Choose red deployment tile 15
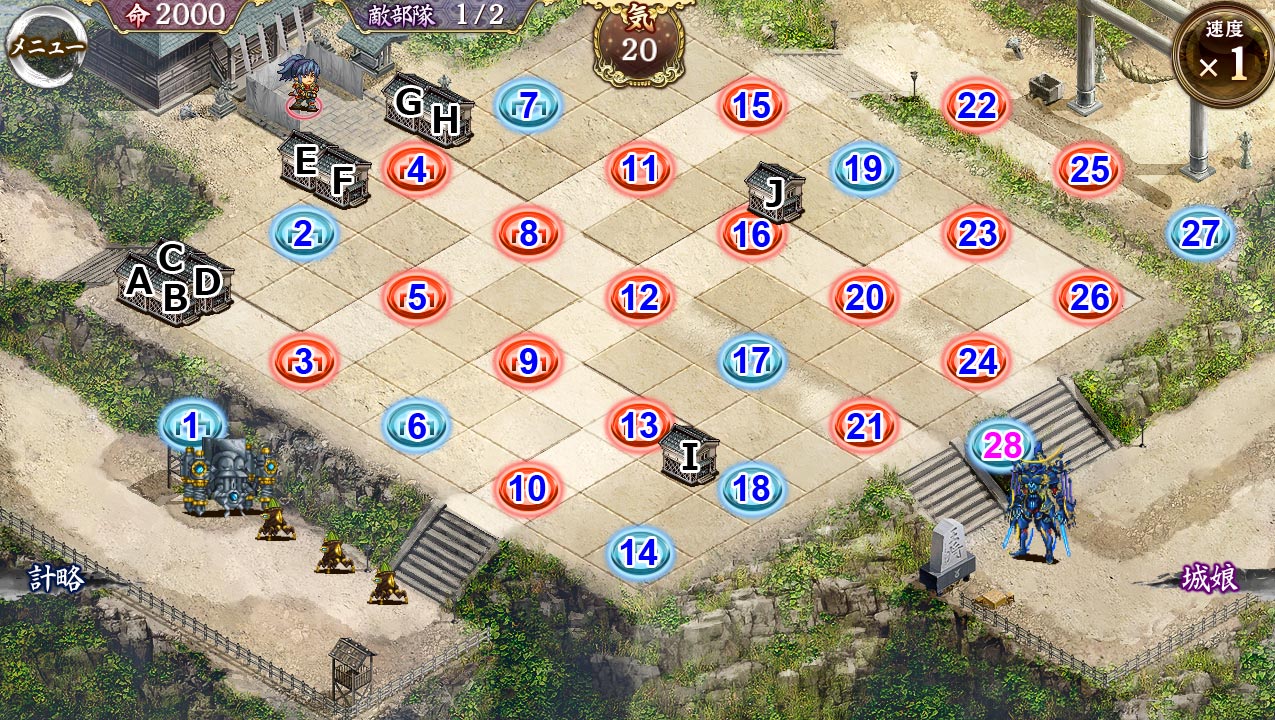The height and width of the screenshot is (720, 1275). tap(752, 105)
